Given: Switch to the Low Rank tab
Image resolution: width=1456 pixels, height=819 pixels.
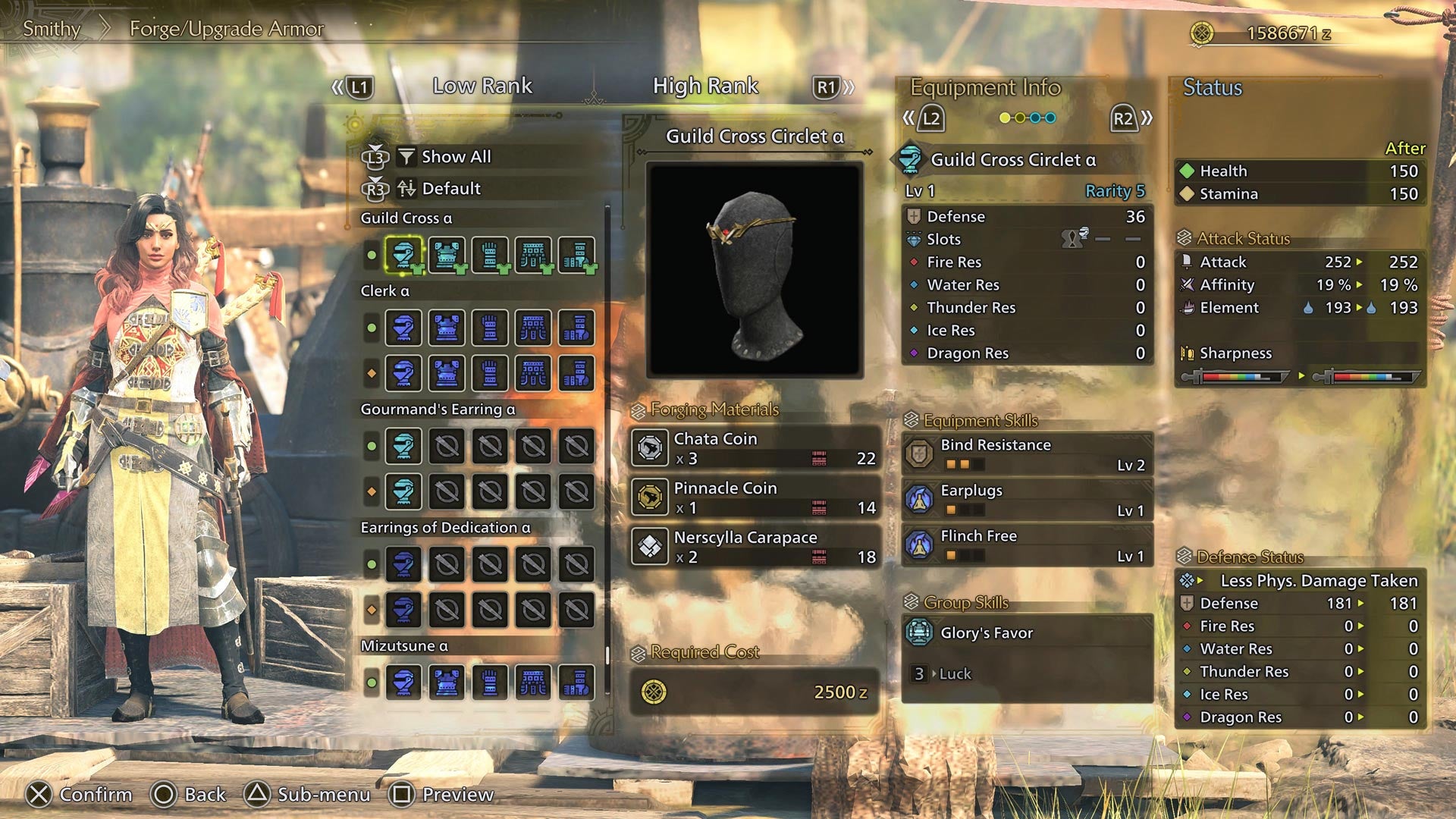Looking at the screenshot, I should click(x=482, y=86).
